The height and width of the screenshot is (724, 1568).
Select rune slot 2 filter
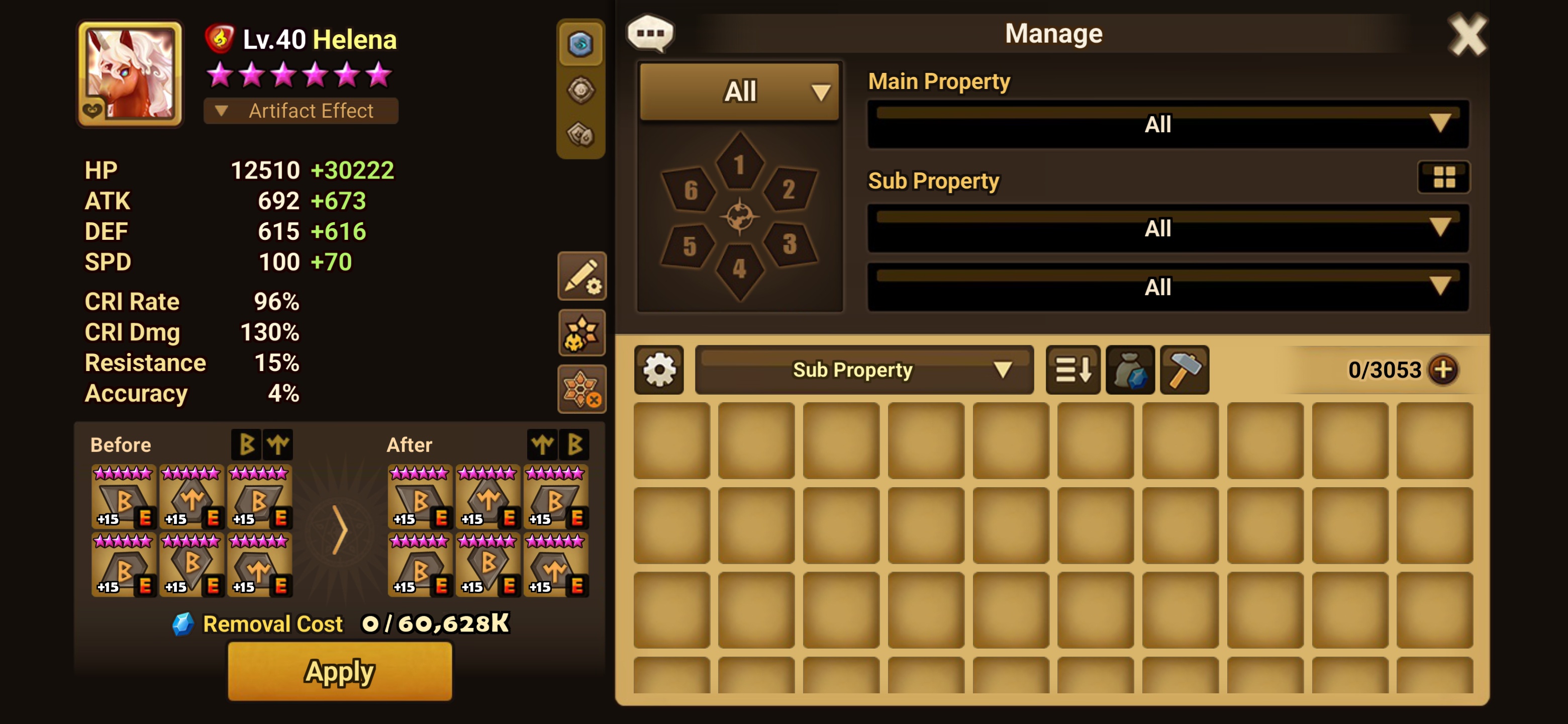pos(788,190)
